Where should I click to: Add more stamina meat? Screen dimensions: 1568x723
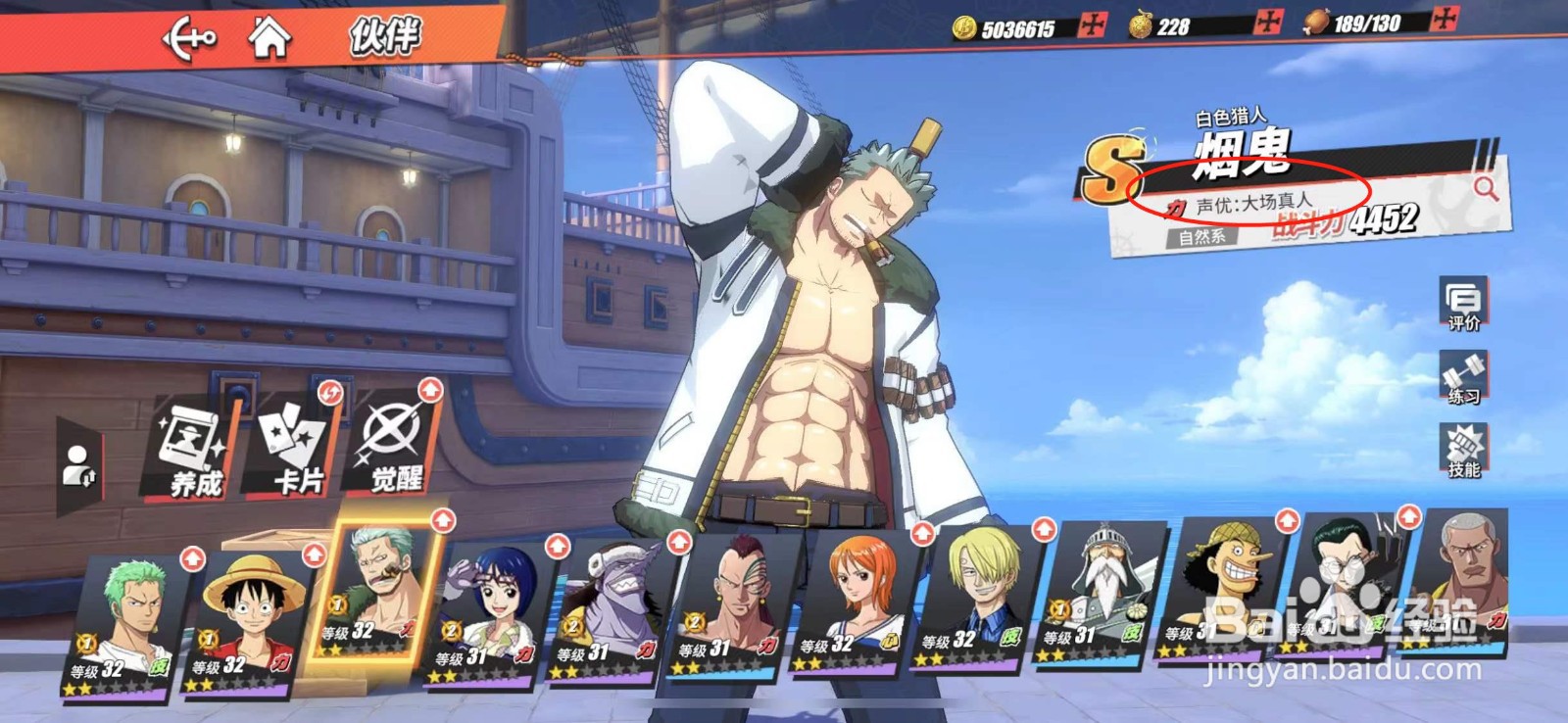pyautogui.click(x=1445, y=19)
